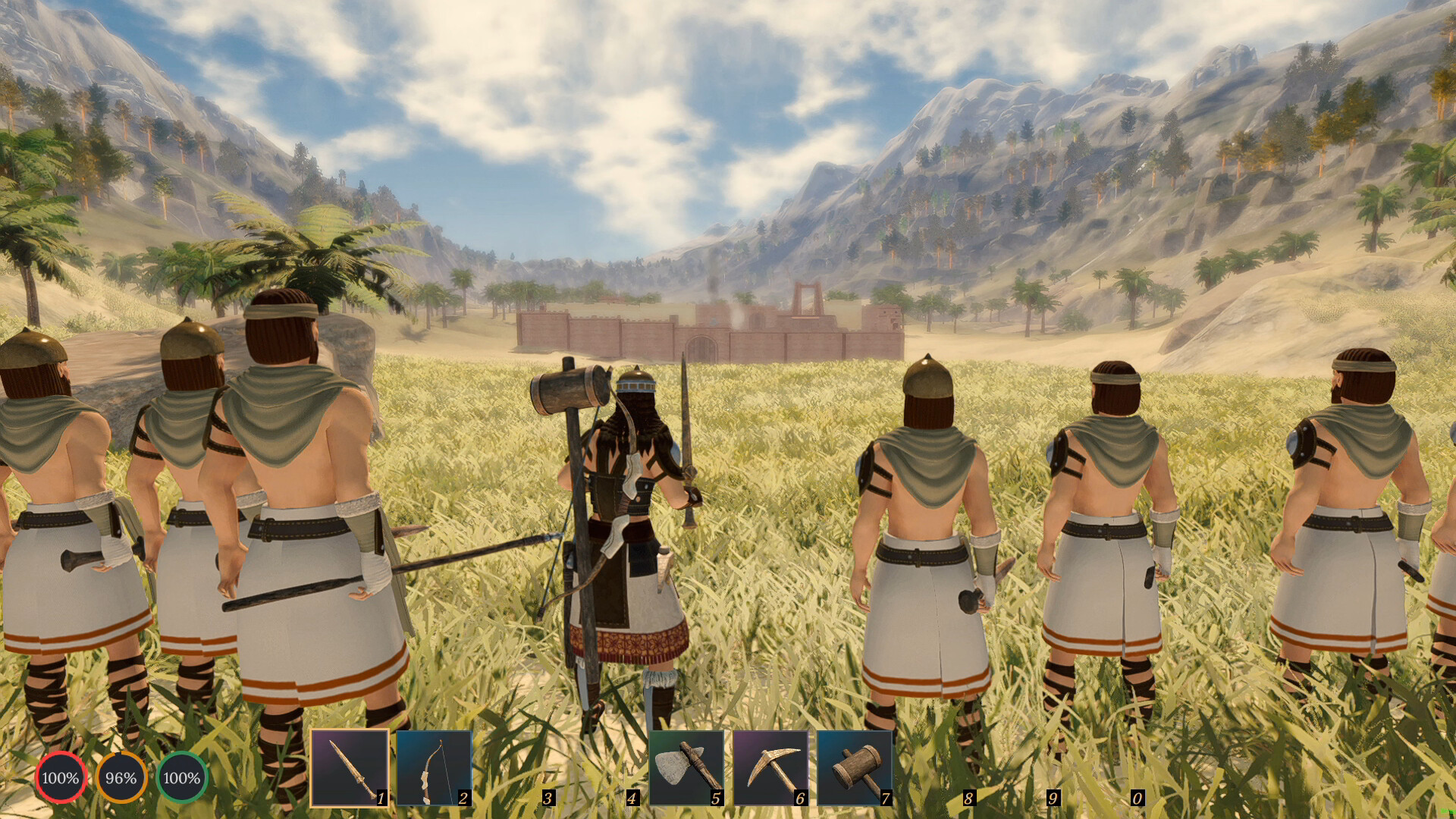Select the stone axe in slot 5

tap(688, 768)
